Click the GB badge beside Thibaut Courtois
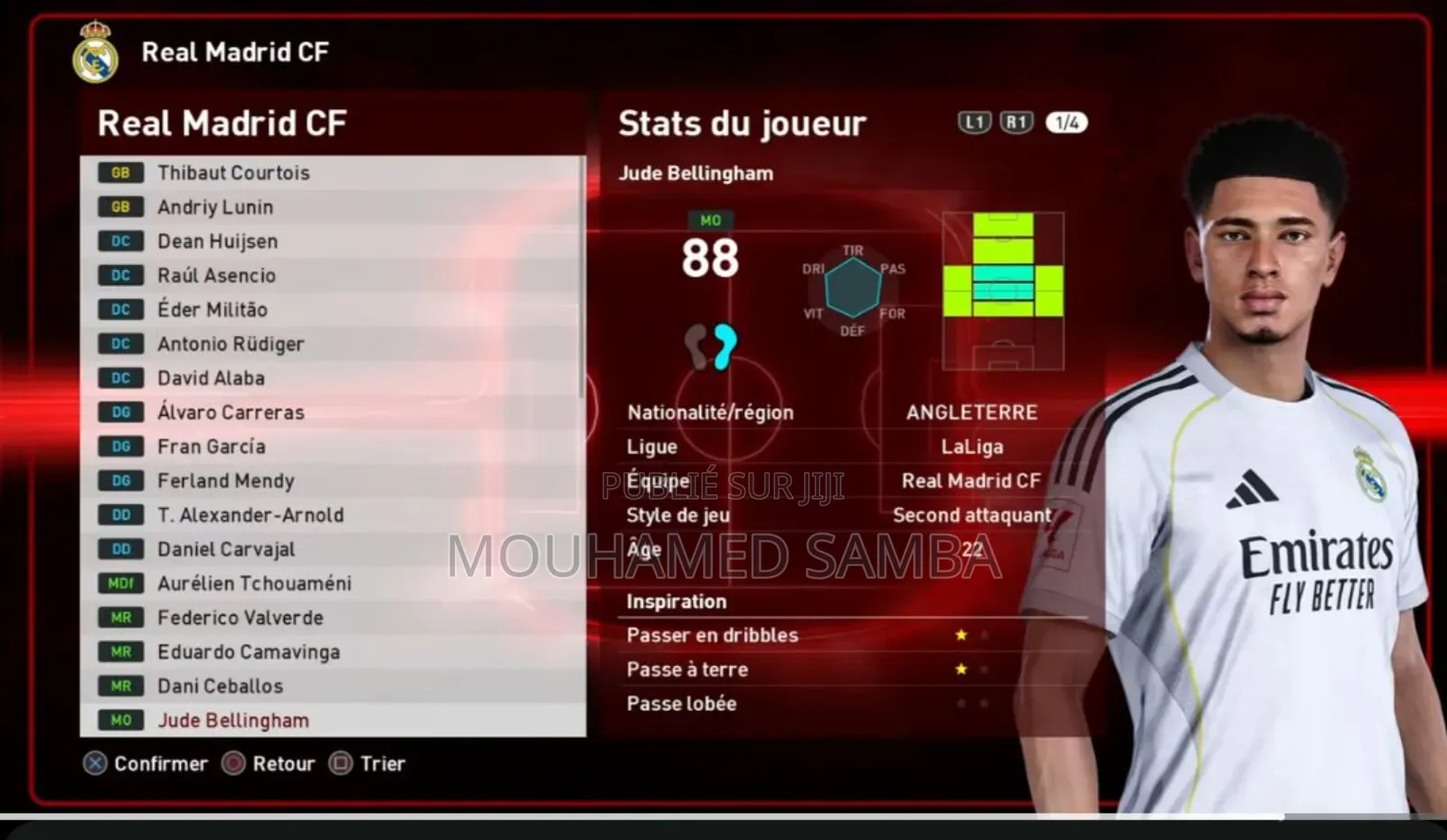This screenshot has width=1447, height=840. tap(120, 172)
